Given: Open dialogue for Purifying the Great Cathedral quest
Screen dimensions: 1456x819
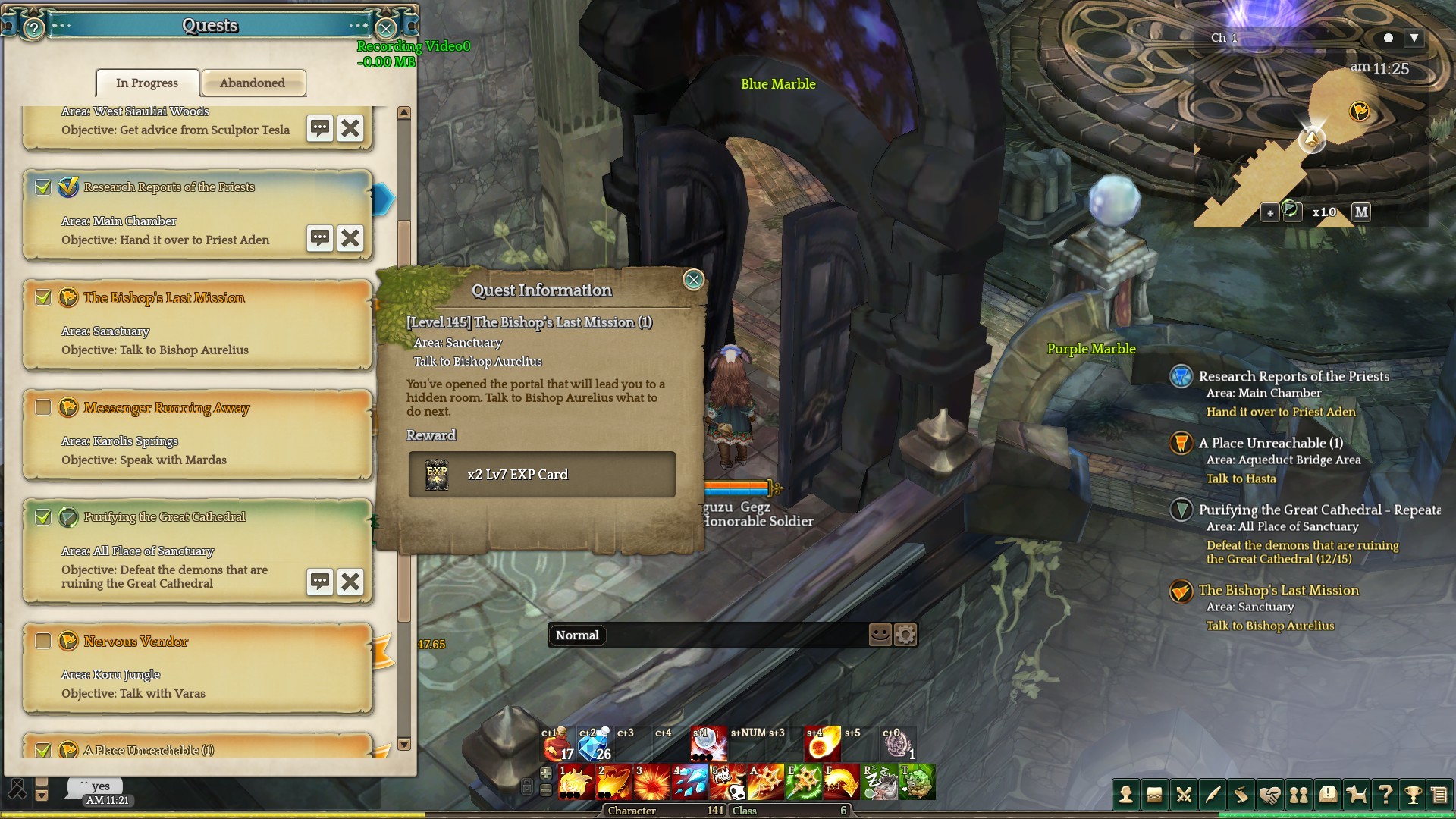Looking at the screenshot, I should point(319,582).
